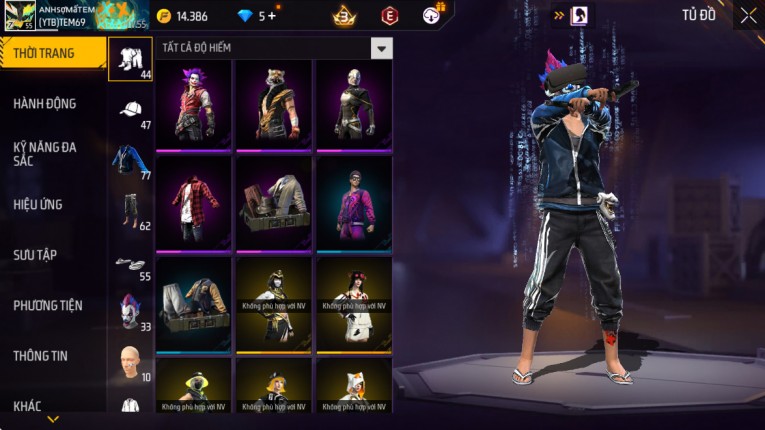Select the hat subcategory with 47 items
Screen dimensions: 765x430
coord(130,110)
